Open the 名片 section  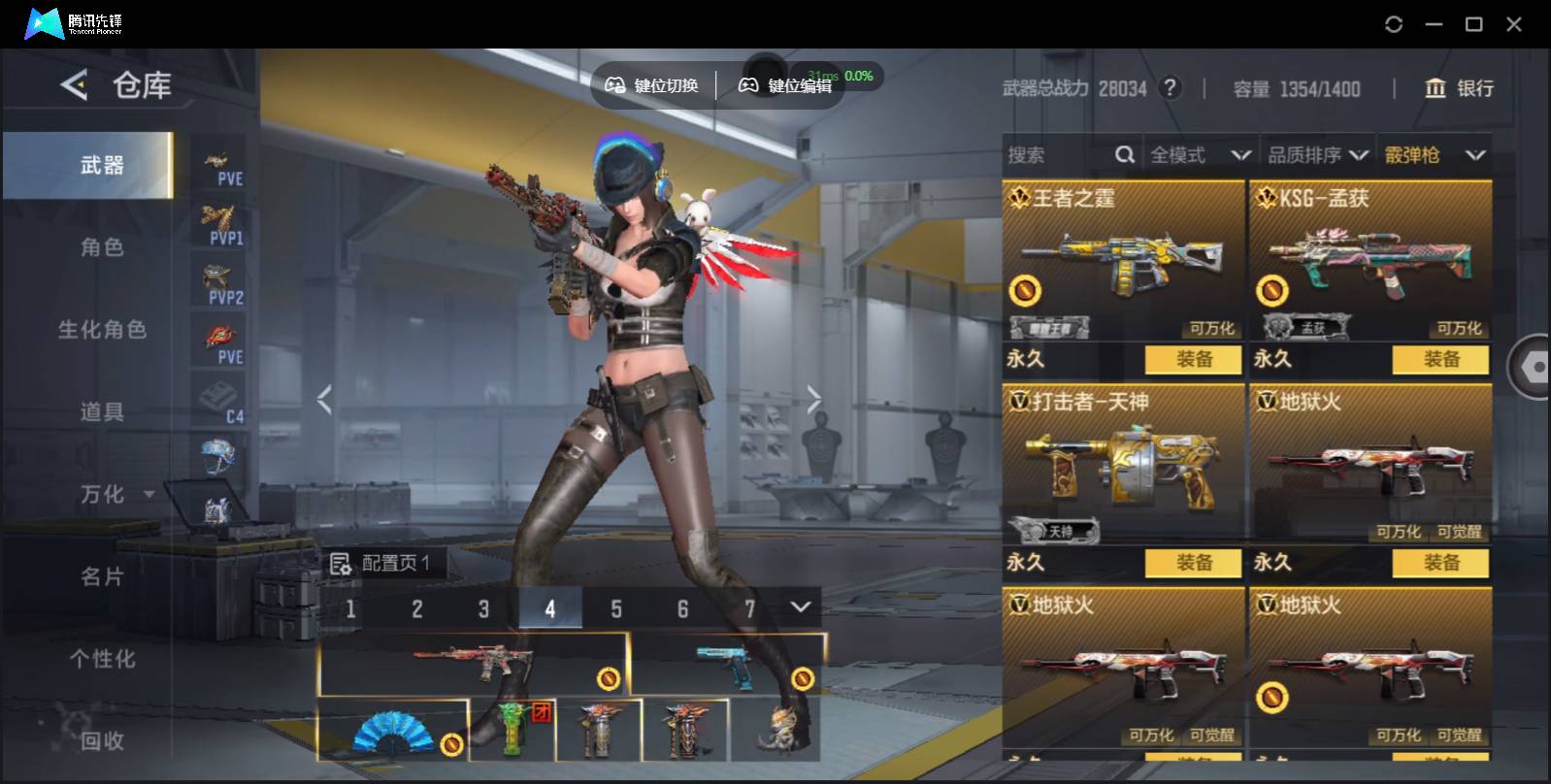click(x=102, y=576)
